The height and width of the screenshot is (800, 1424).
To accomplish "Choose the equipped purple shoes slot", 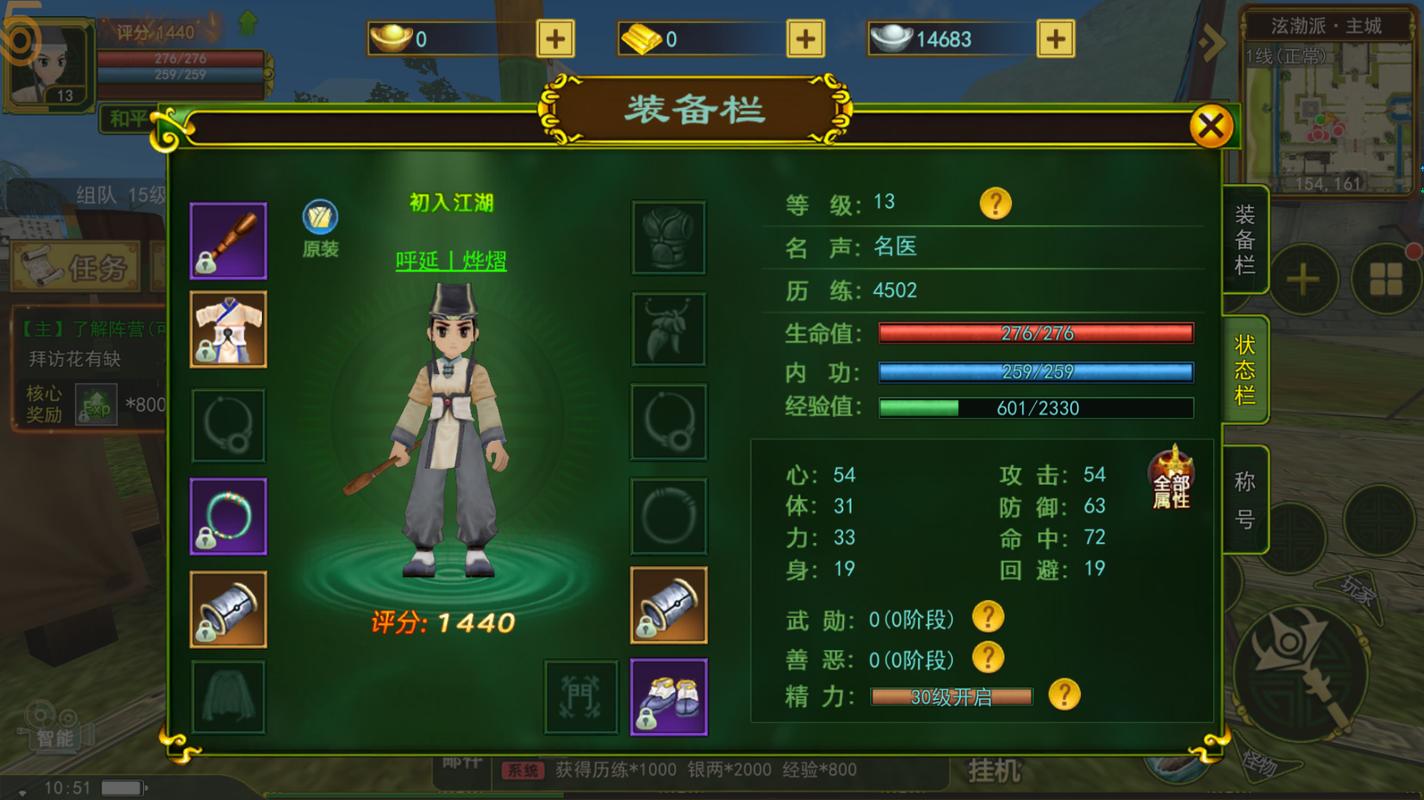I will pos(669,697).
